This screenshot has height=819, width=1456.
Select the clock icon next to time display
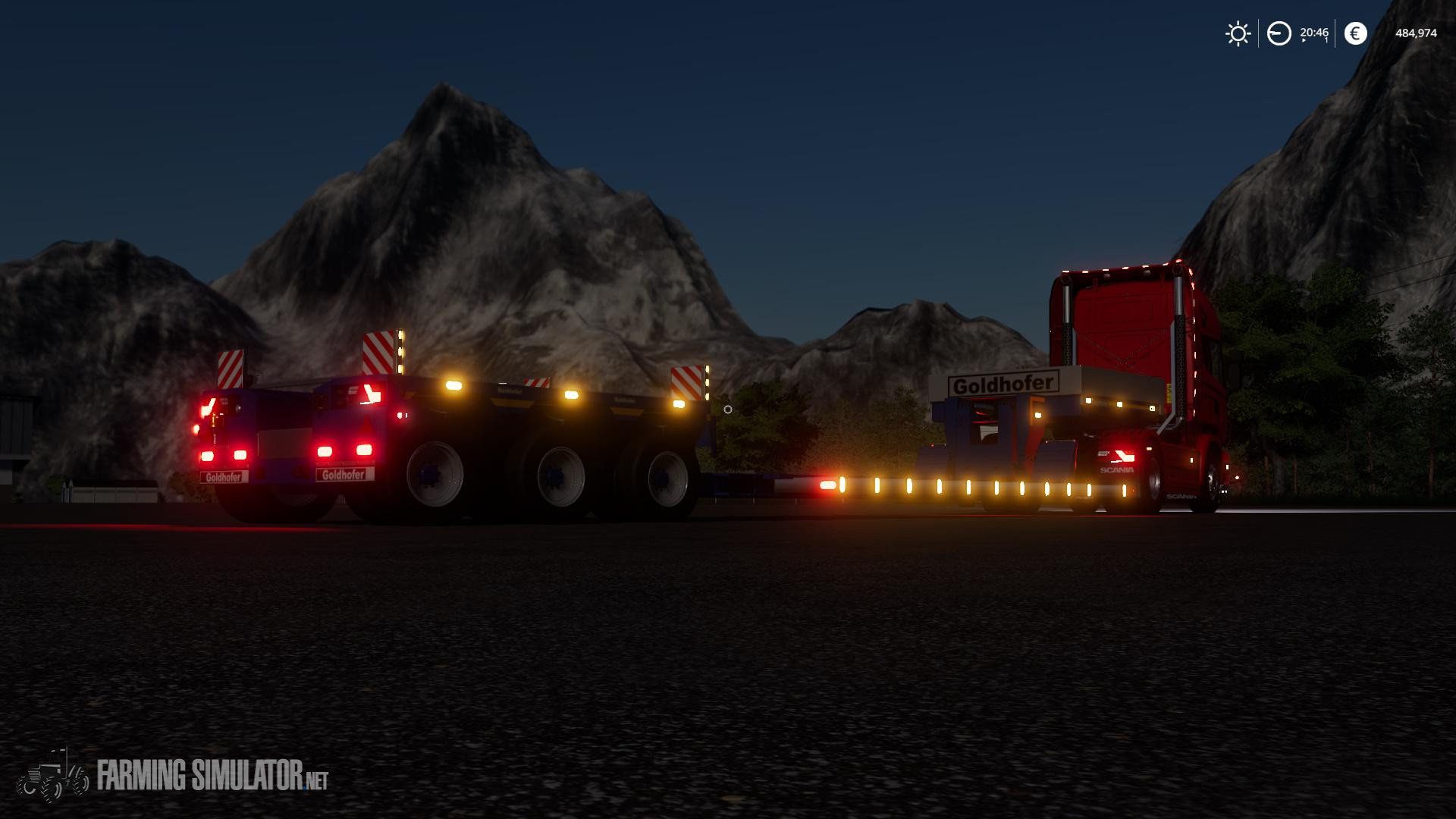[1279, 33]
